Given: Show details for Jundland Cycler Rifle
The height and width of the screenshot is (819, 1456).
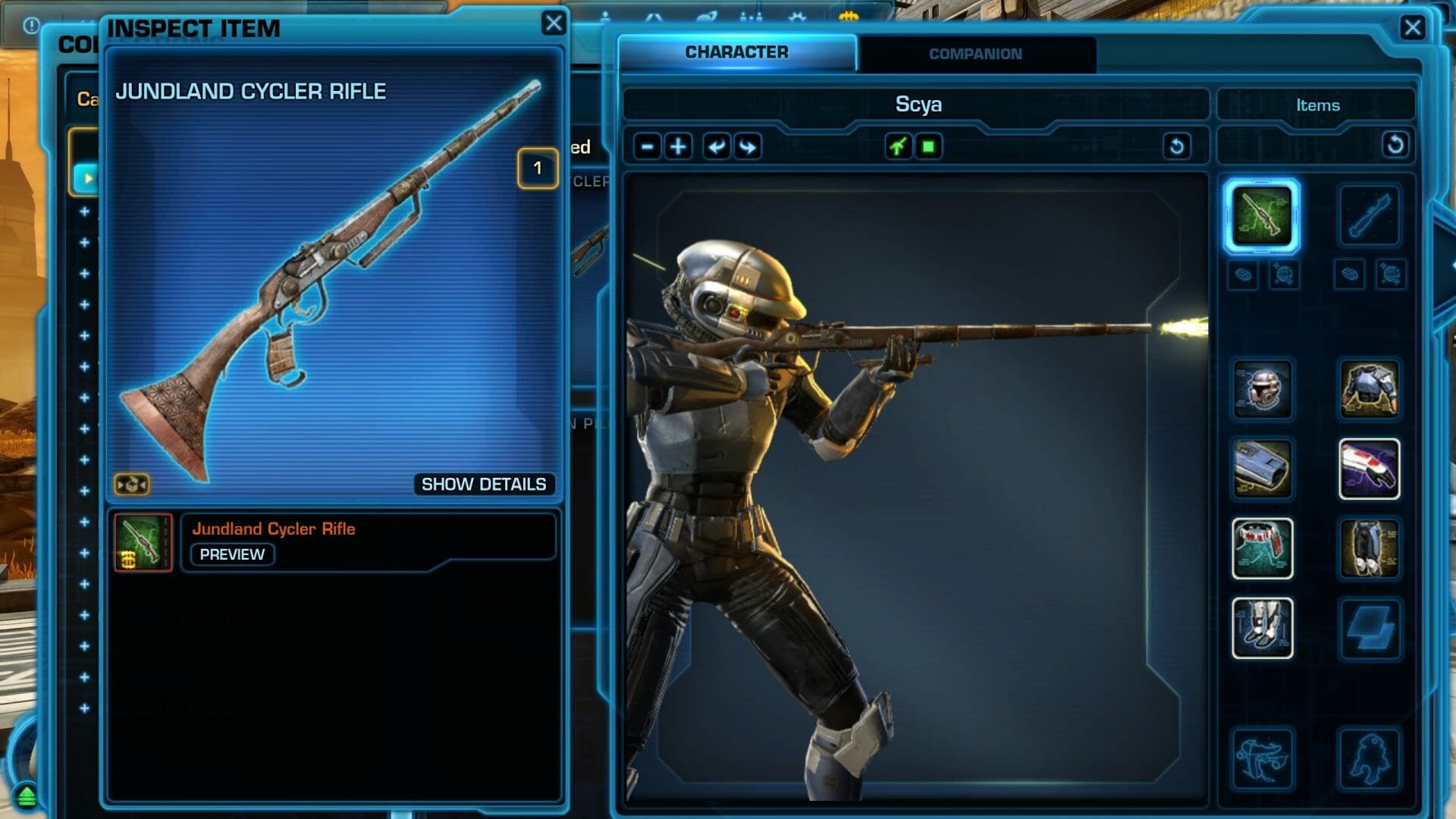Looking at the screenshot, I should tap(483, 485).
